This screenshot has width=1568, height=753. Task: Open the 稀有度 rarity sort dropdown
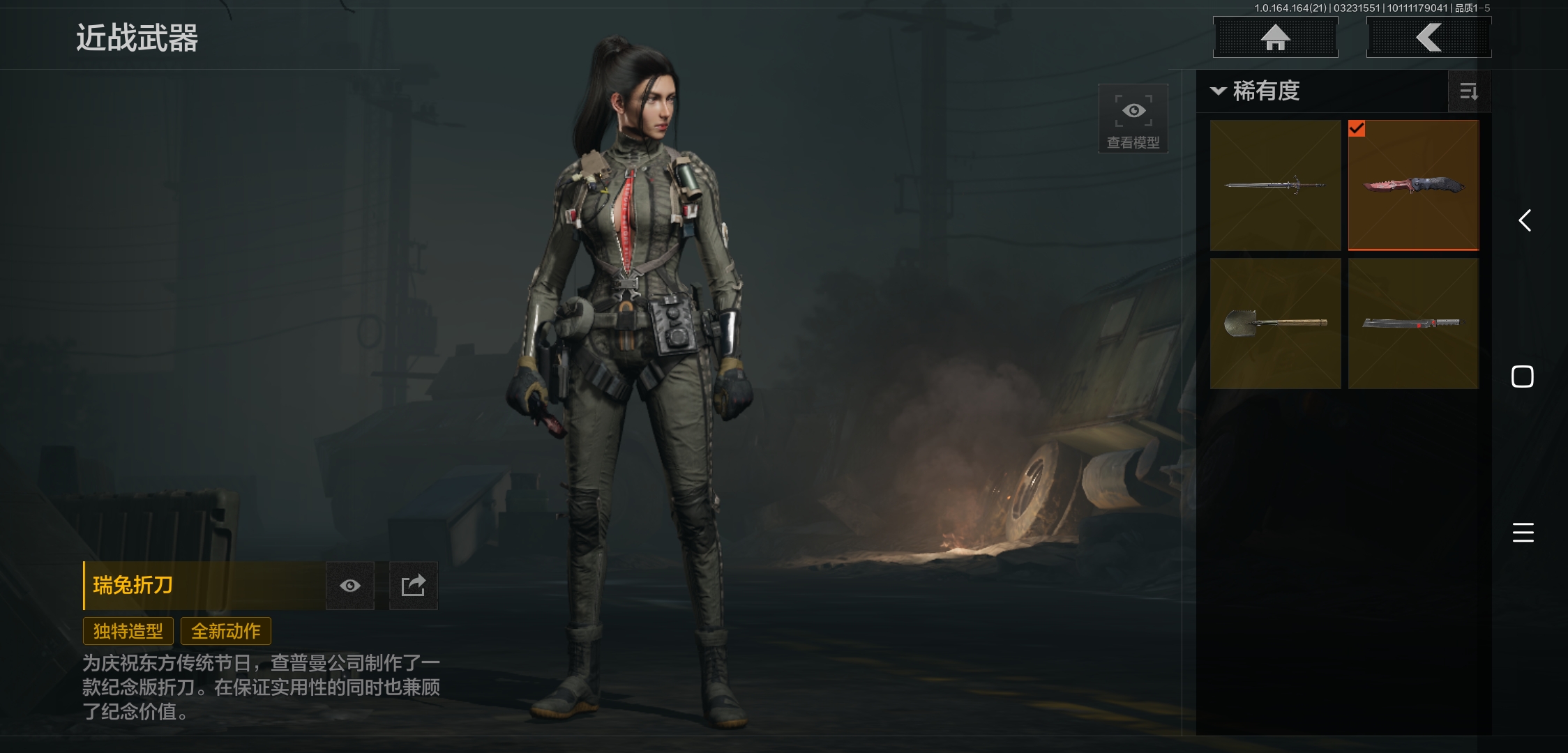click(x=1256, y=91)
